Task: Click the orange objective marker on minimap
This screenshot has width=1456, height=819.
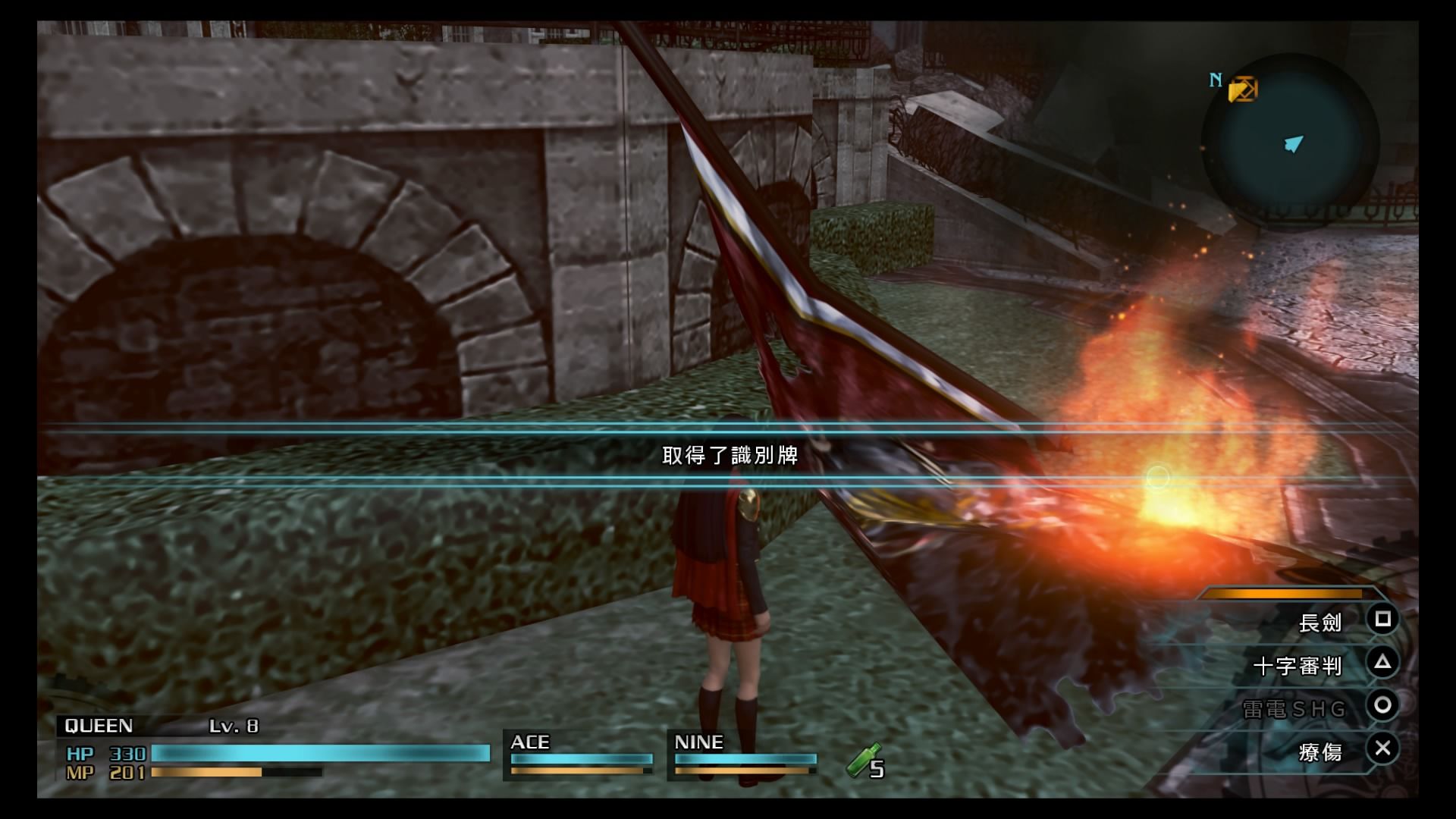Action: 1242,90
